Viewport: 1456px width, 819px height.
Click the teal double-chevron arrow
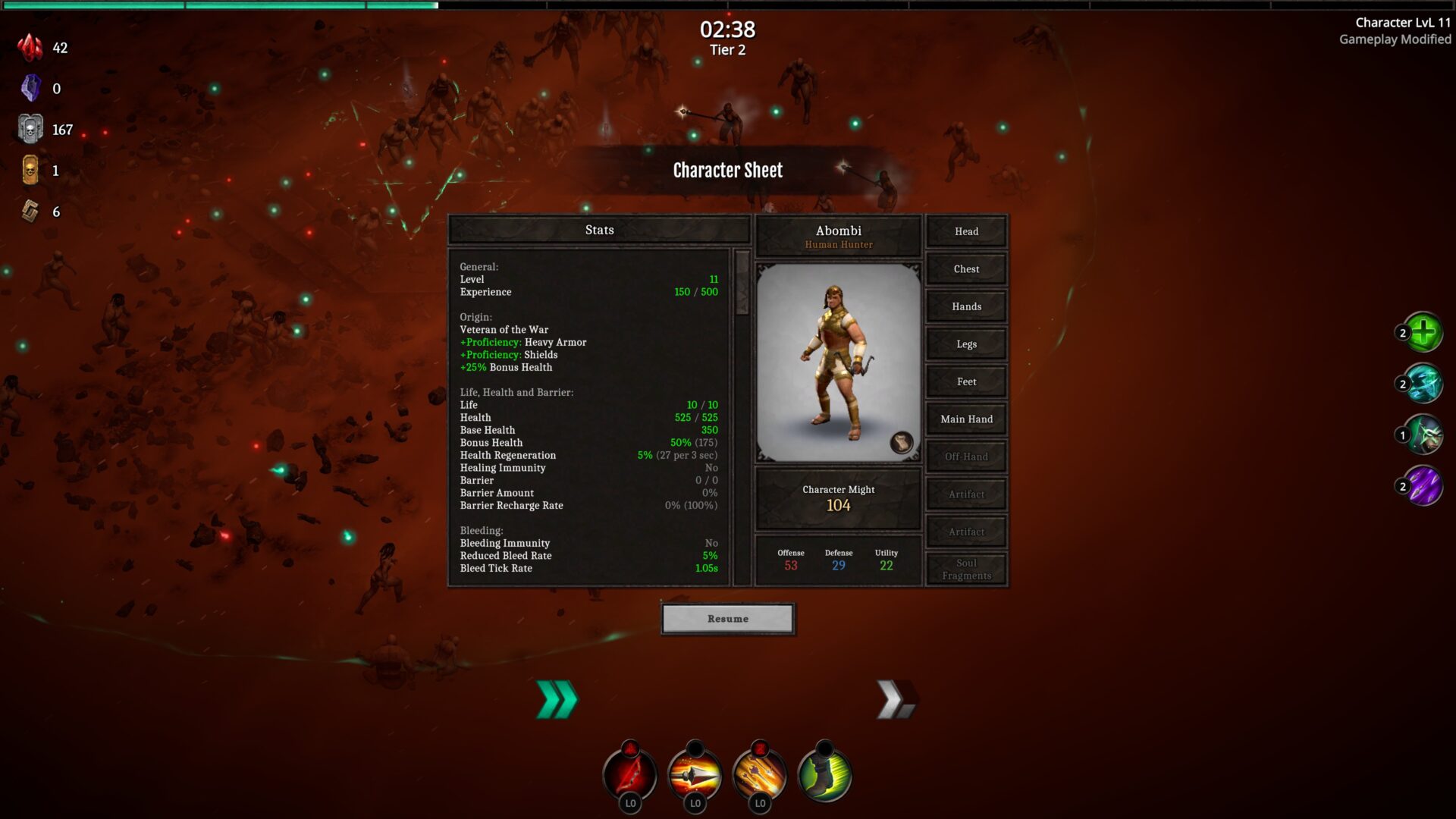557,699
